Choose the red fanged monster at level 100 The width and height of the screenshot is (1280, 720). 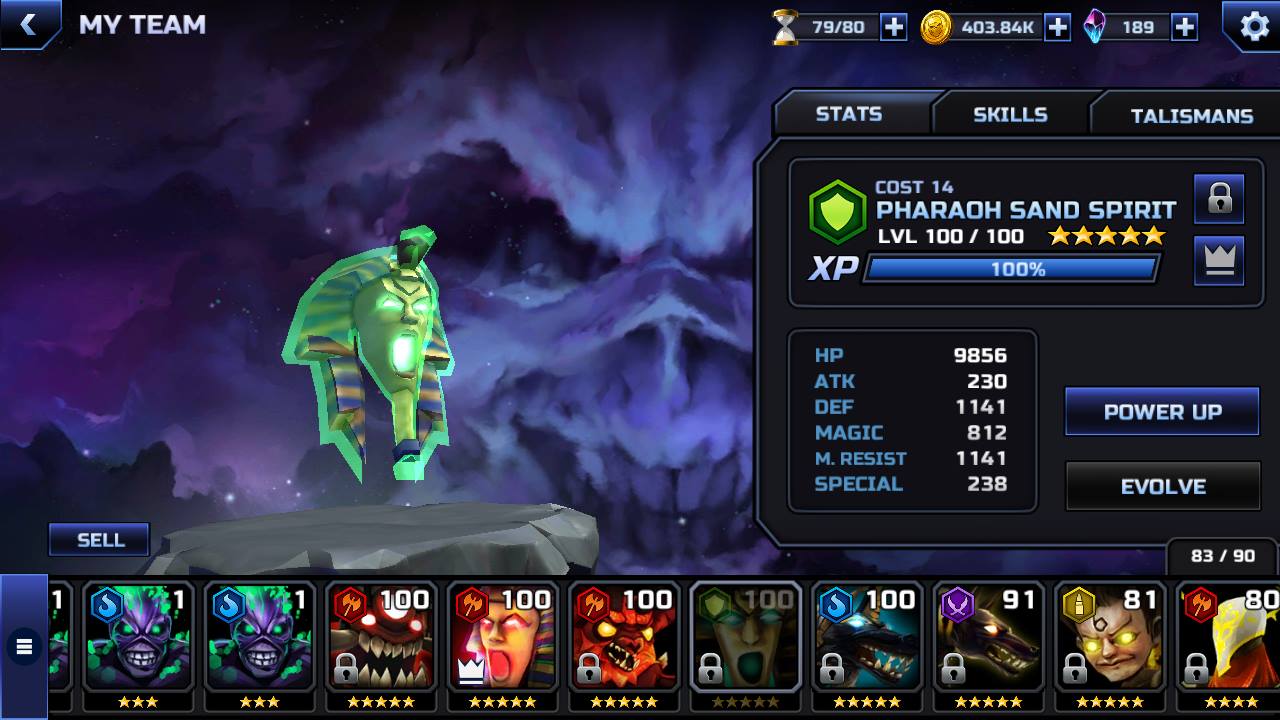[380, 640]
